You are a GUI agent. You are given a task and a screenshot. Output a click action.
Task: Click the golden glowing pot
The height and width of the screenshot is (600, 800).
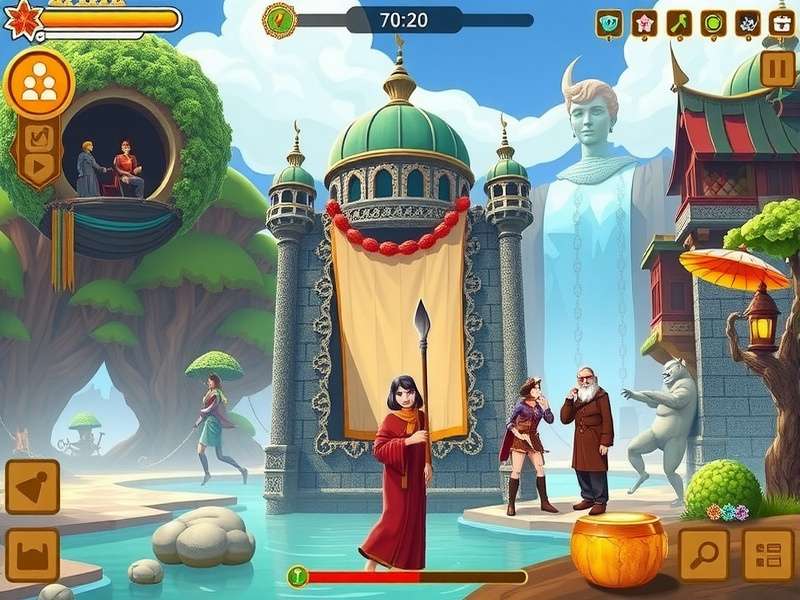(618, 549)
